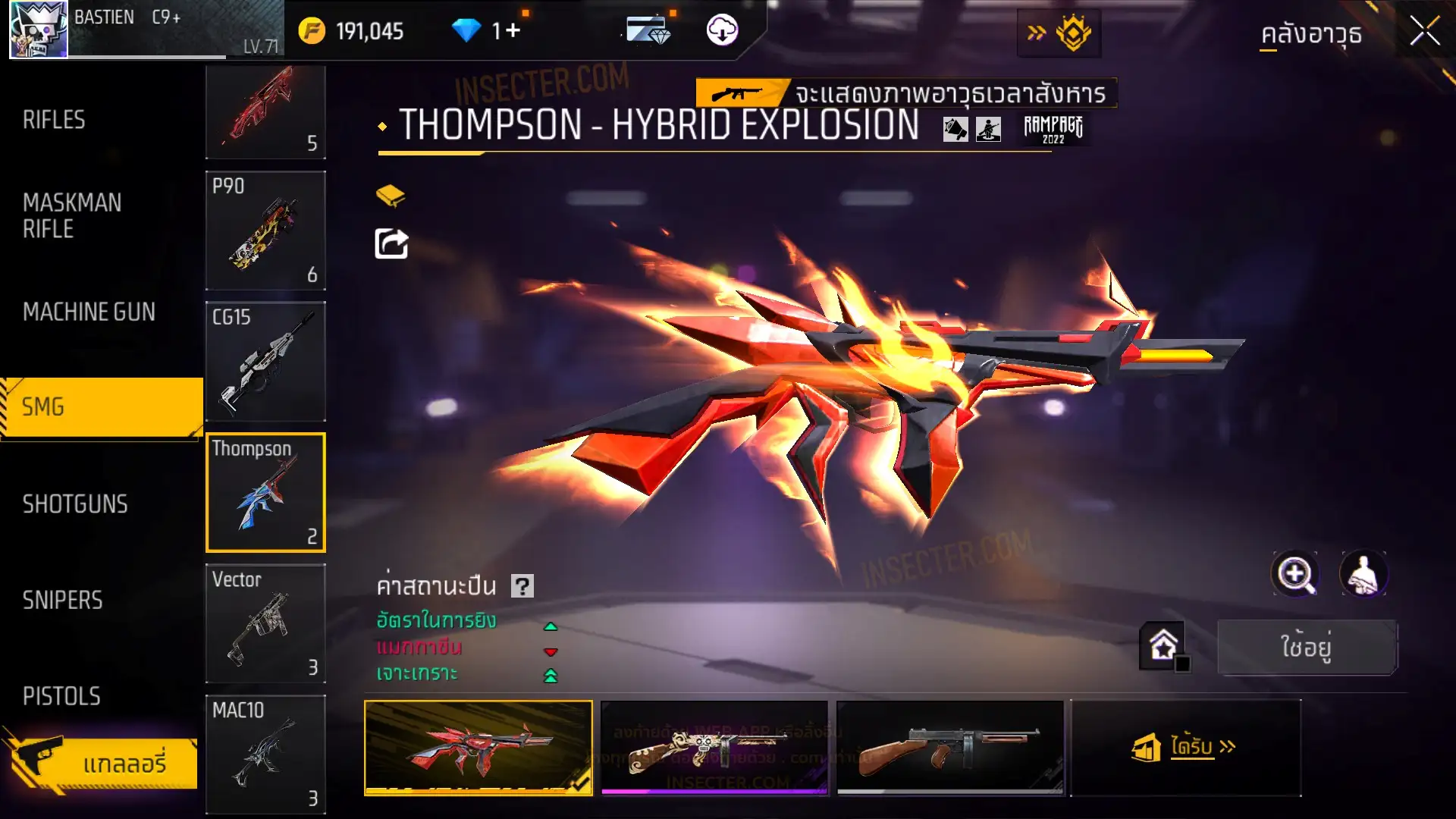Choose the SHOTGUNS category
The height and width of the screenshot is (819, 1456).
pos(75,504)
